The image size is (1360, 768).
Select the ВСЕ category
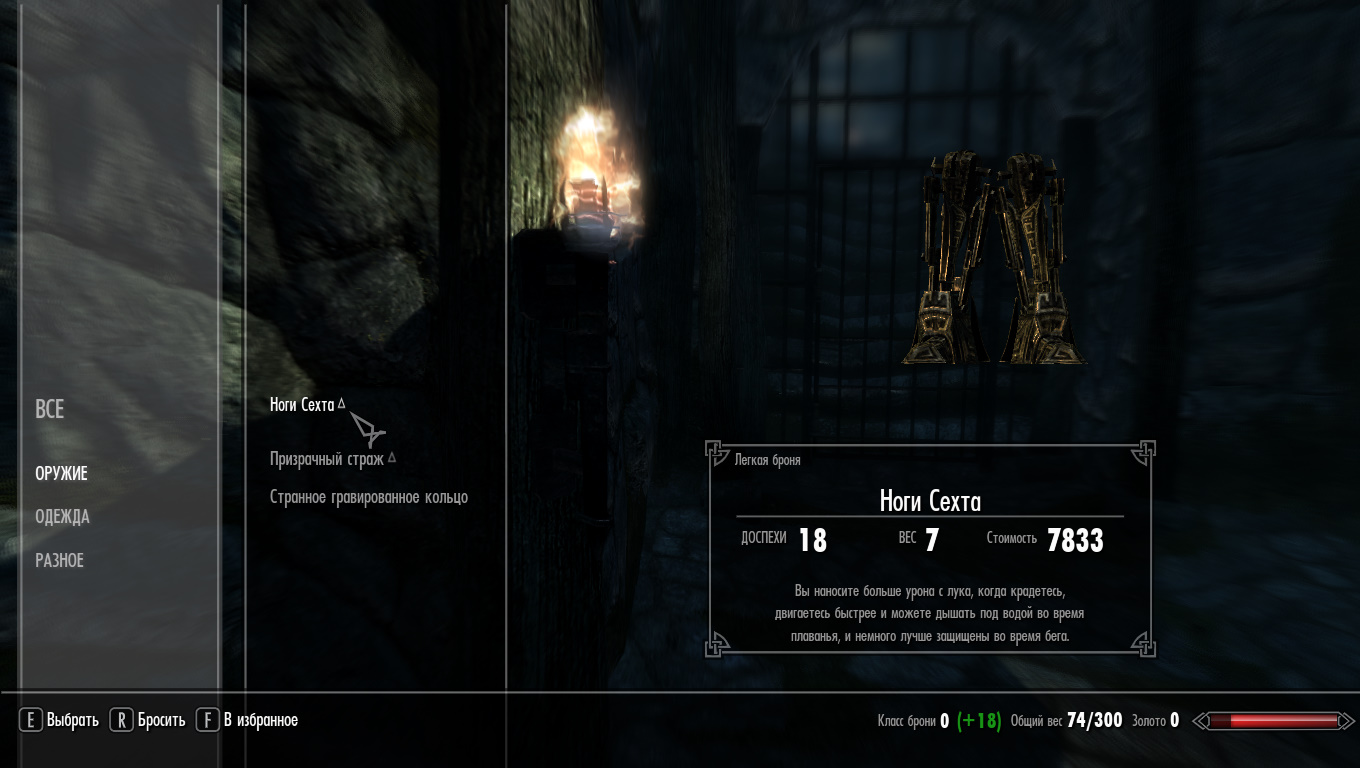tap(50, 409)
